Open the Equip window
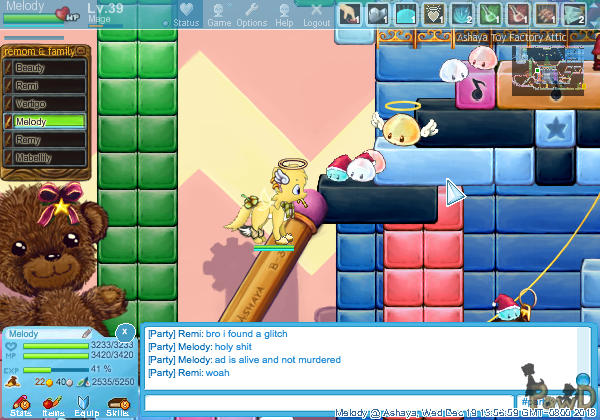Image resolution: width=600 pixels, height=420 pixels. click(x=85, y=405)
